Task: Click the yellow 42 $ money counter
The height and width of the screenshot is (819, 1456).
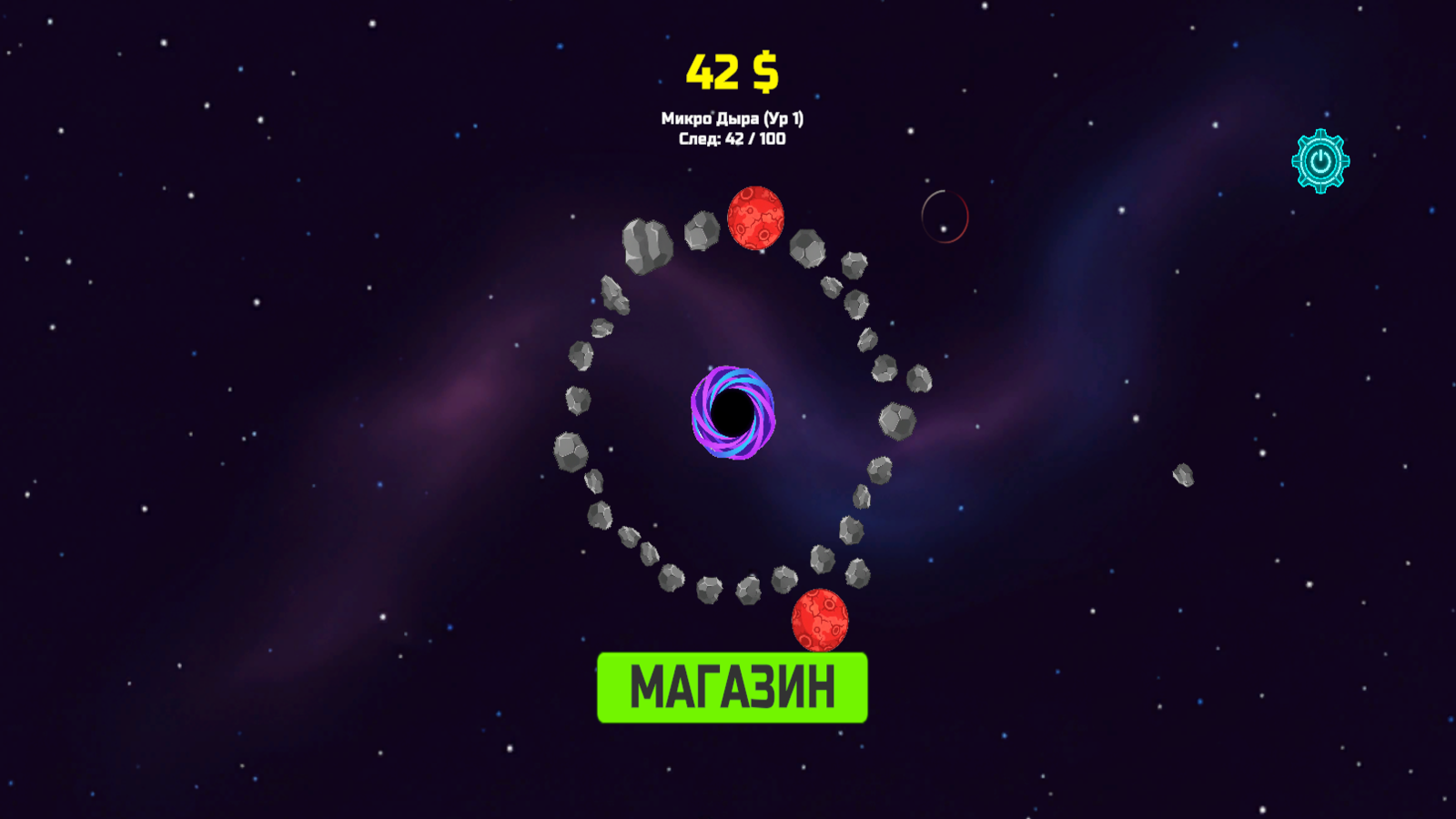Action: tap(730, 71)
